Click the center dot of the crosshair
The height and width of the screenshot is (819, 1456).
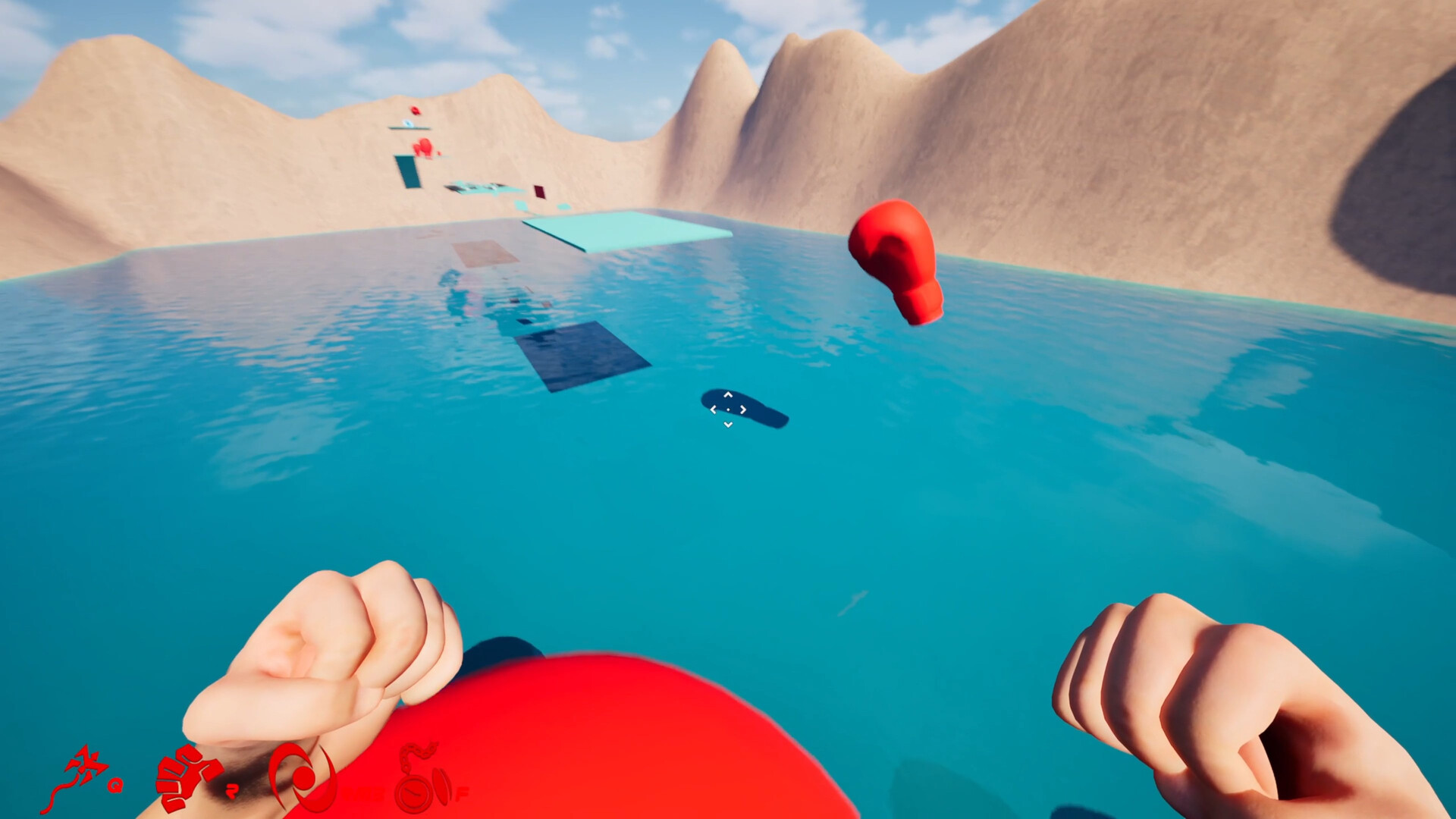(728, 409)
